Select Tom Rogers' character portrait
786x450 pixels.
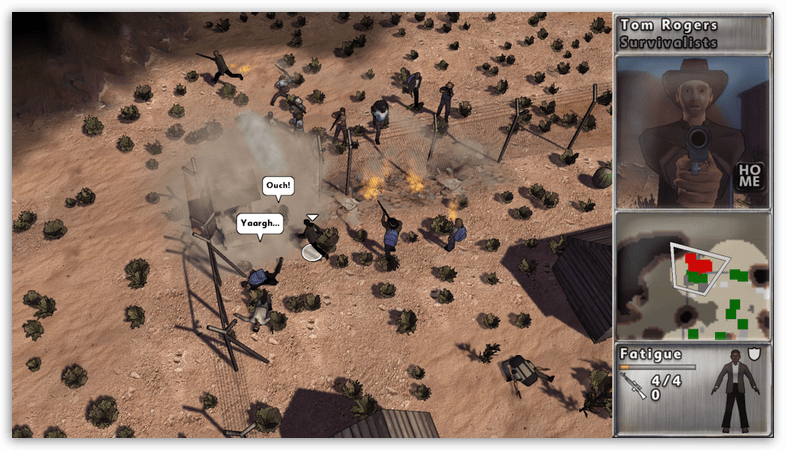point(690,130)
